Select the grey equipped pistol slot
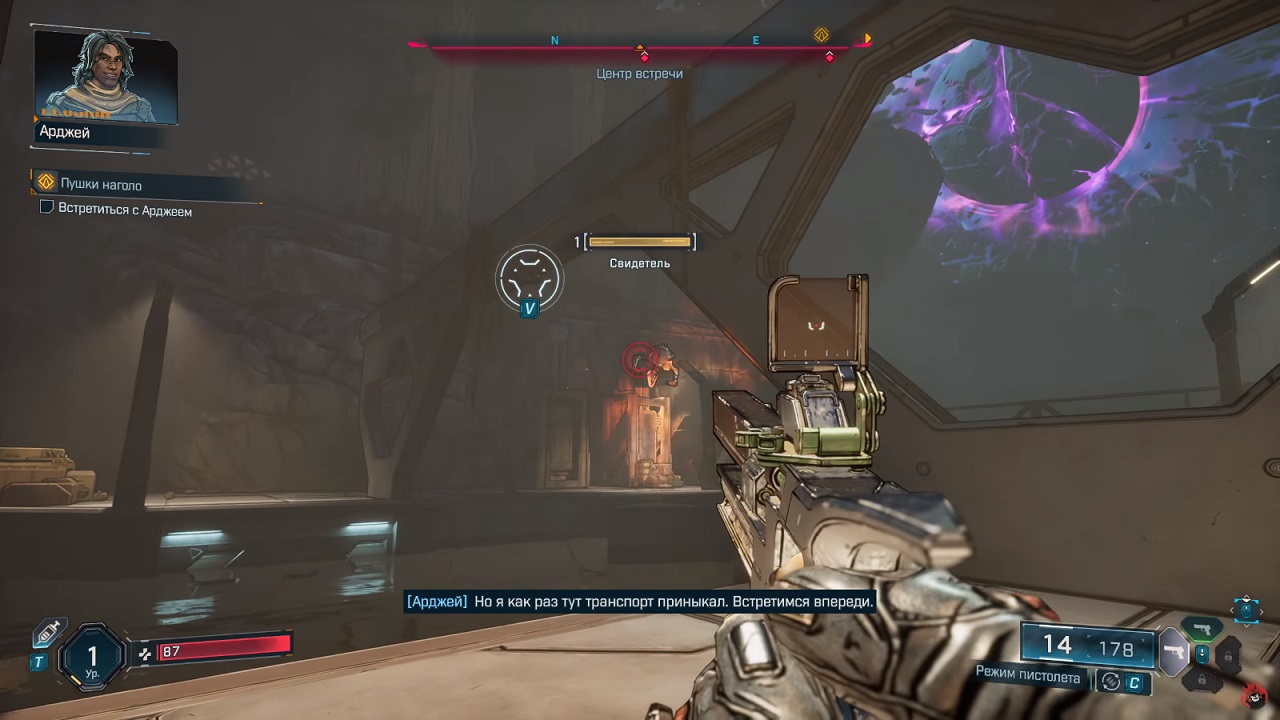This screenshot has height=720, width=1280. [x=1172, y=655]
